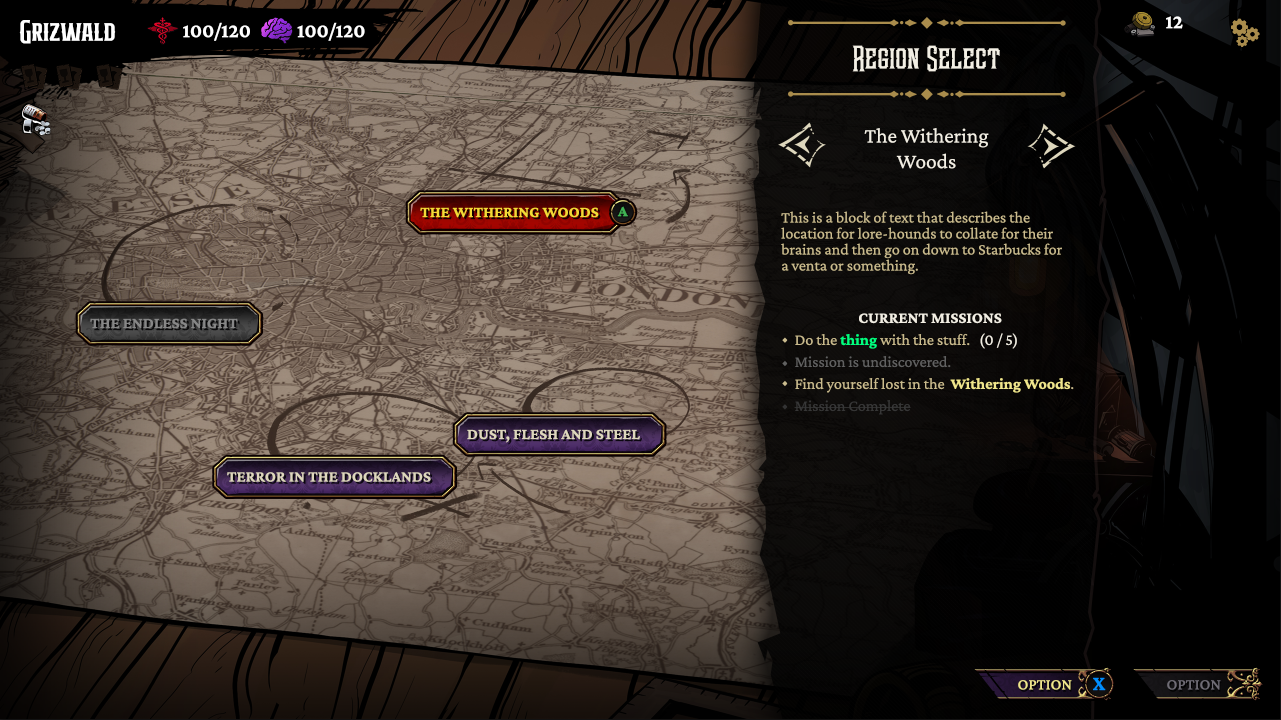Select The Withering Woods region on map
Viewport: 1281px width, 720px height.
click(510, 212)
